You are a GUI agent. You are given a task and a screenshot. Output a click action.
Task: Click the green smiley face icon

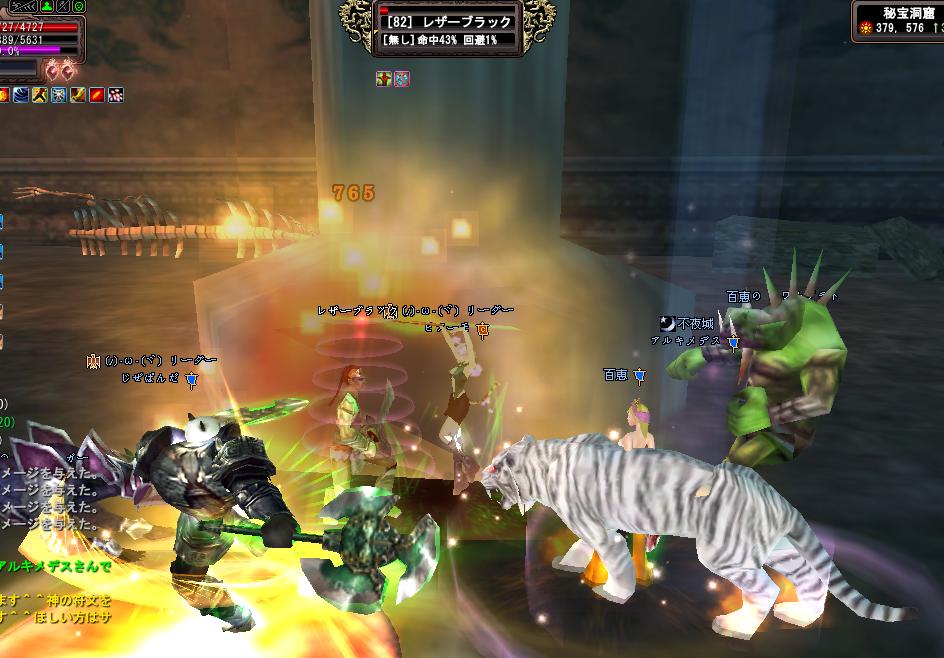79,6
